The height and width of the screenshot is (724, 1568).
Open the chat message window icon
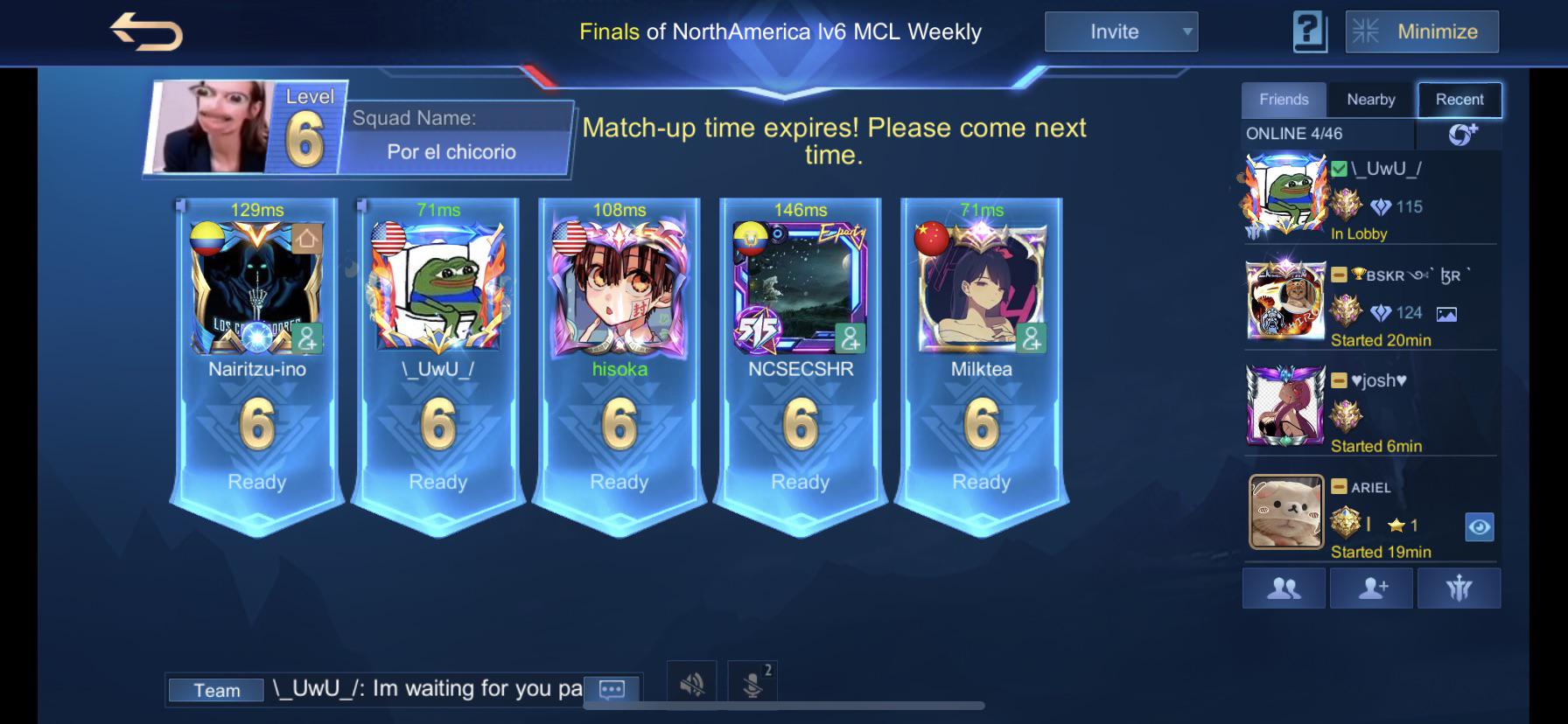point(611,690)
